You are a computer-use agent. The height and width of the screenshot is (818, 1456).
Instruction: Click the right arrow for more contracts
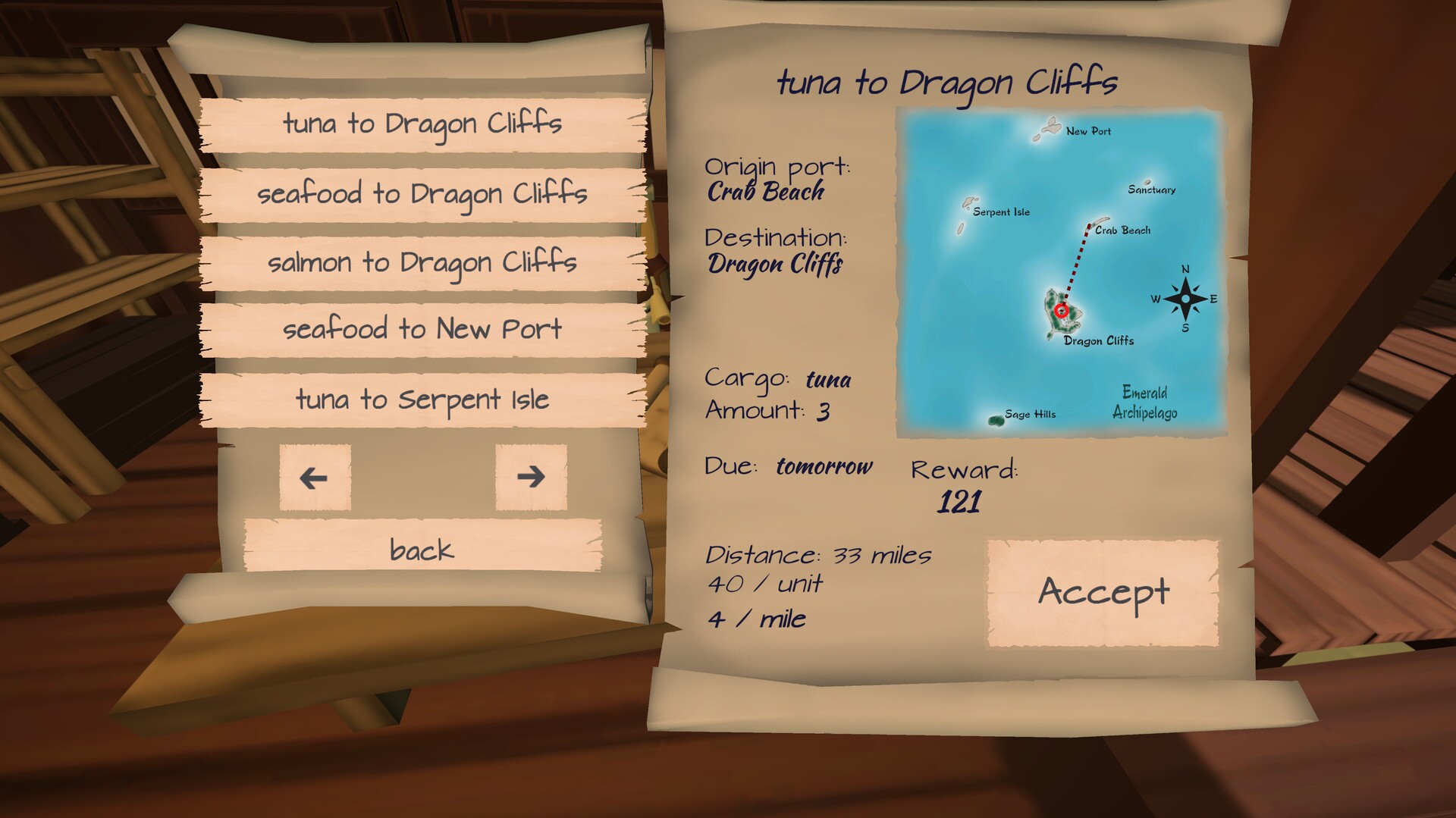click(x=532, y=478)
